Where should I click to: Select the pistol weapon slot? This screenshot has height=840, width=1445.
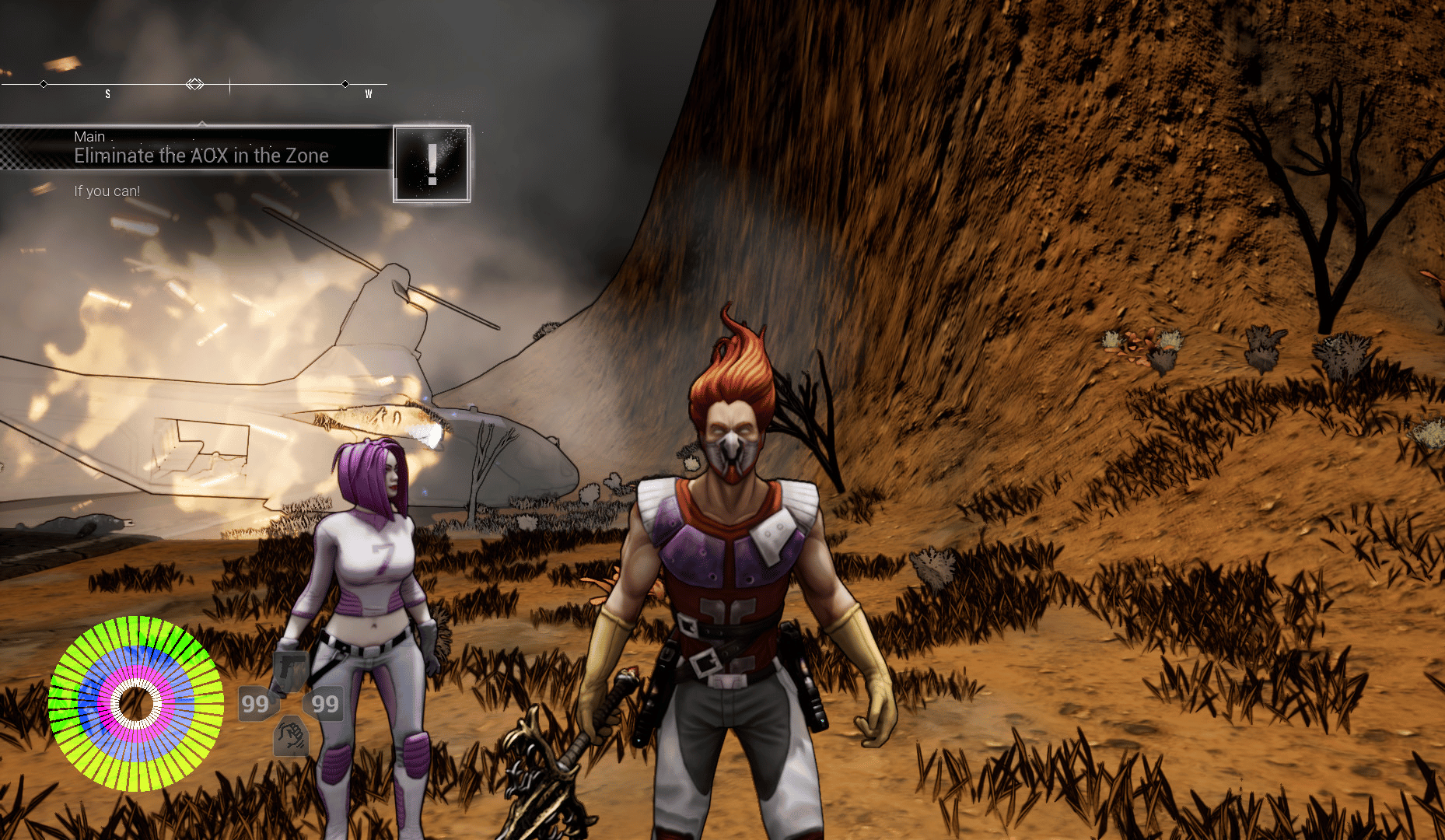coord(290,670)
